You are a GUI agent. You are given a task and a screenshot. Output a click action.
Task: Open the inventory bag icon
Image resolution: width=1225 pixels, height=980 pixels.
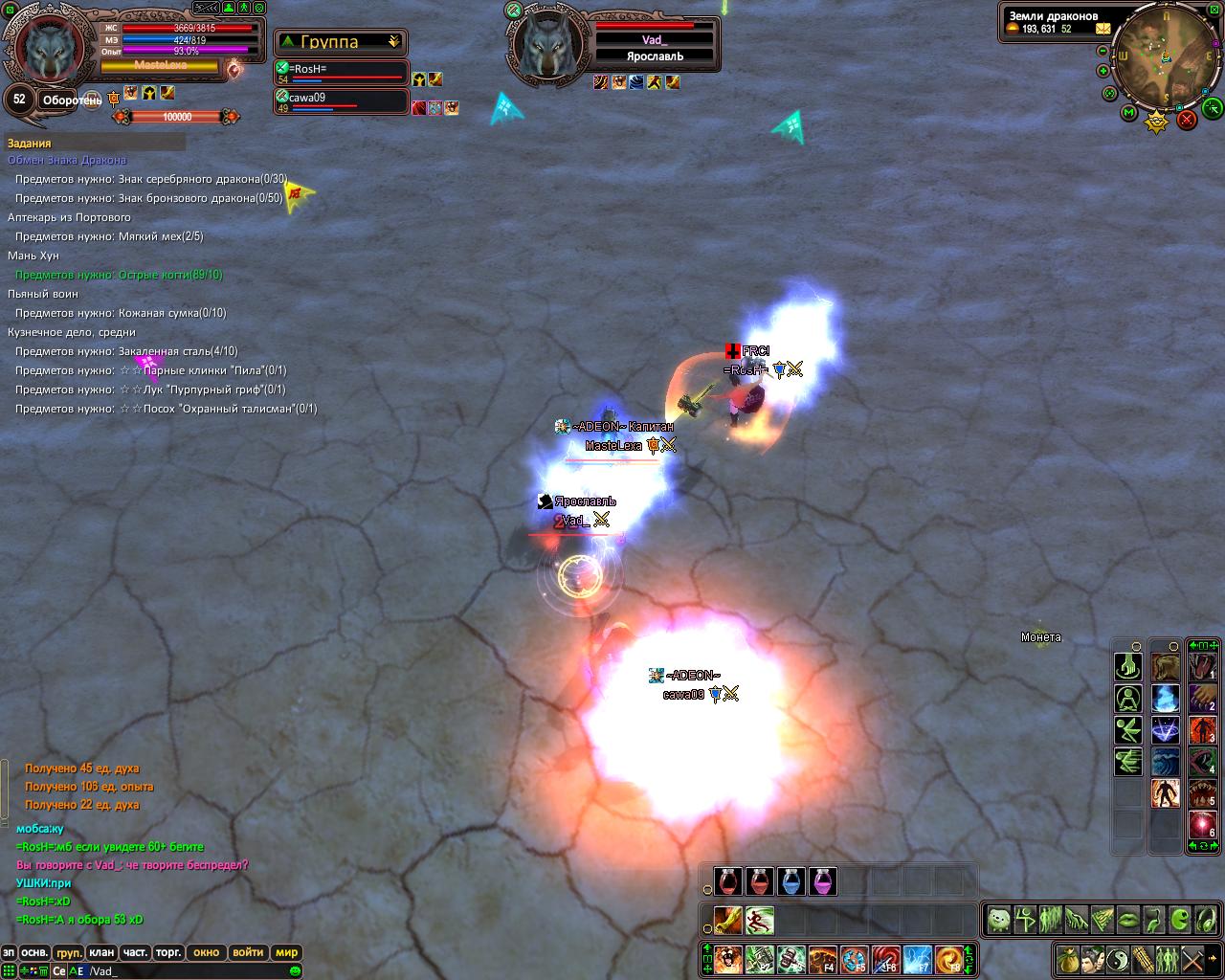coord(1068,959)
